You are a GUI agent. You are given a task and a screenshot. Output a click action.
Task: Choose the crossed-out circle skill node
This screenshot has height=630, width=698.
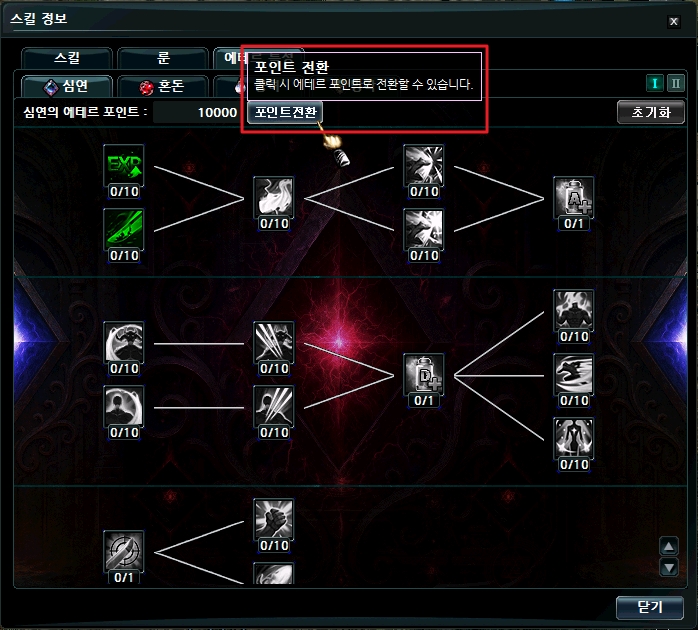tap(124, 550)
